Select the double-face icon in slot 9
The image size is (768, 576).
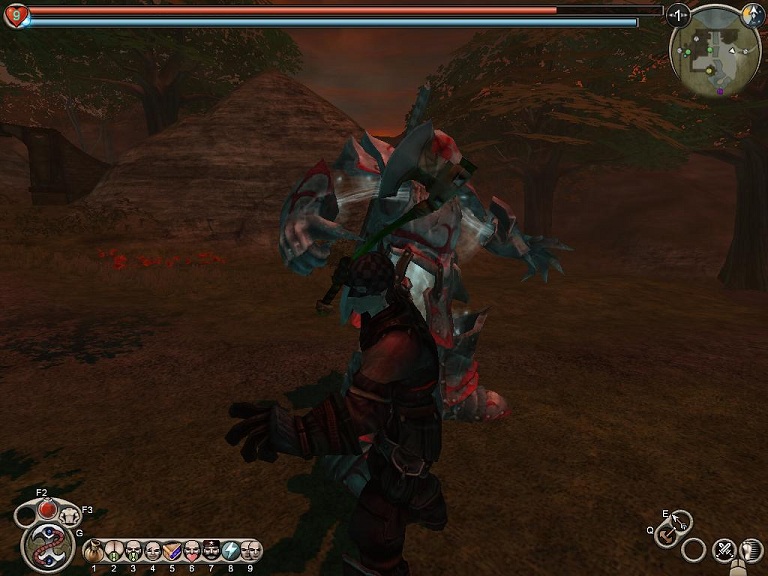(250, 550)
